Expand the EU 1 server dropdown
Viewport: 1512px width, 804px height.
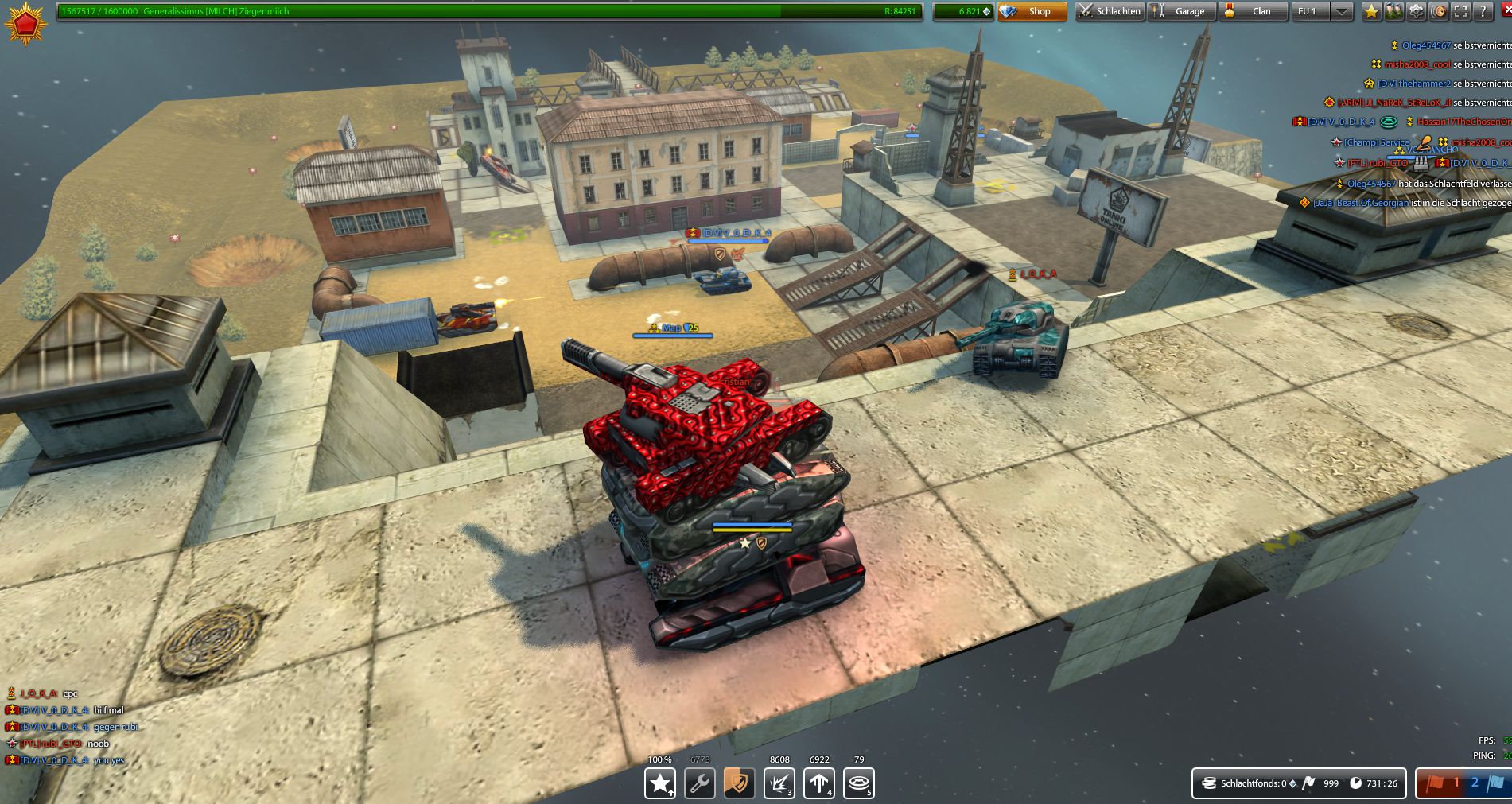(1342, 11)
